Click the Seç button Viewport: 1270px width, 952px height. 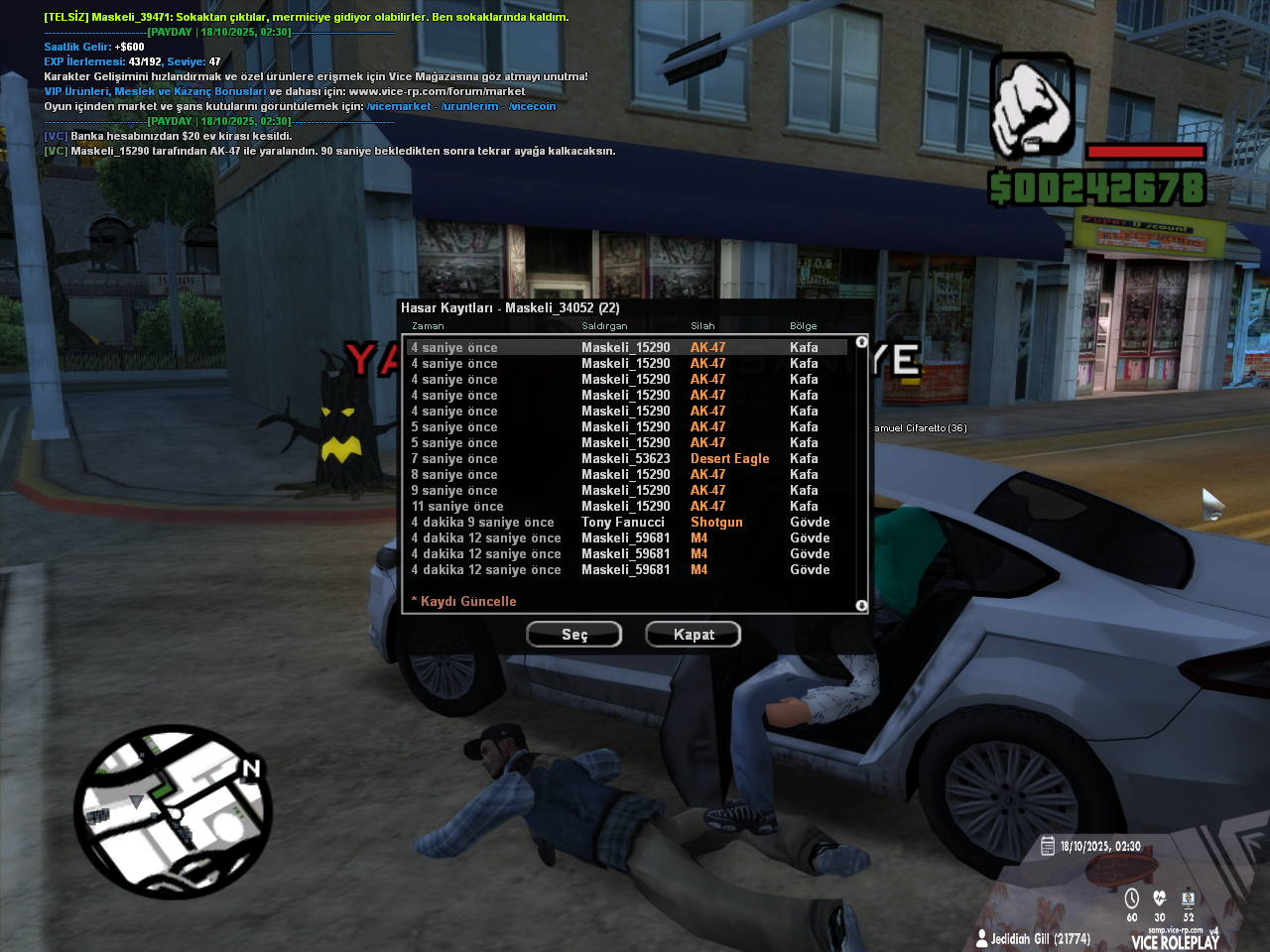573,635
